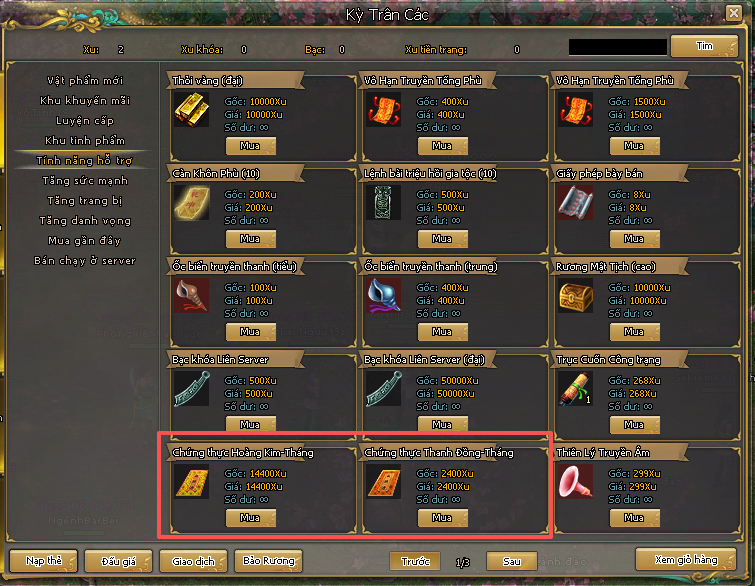Open the Vật phẩm mới category
This screenshot has height=586, width=755.
tap(84, 80)
